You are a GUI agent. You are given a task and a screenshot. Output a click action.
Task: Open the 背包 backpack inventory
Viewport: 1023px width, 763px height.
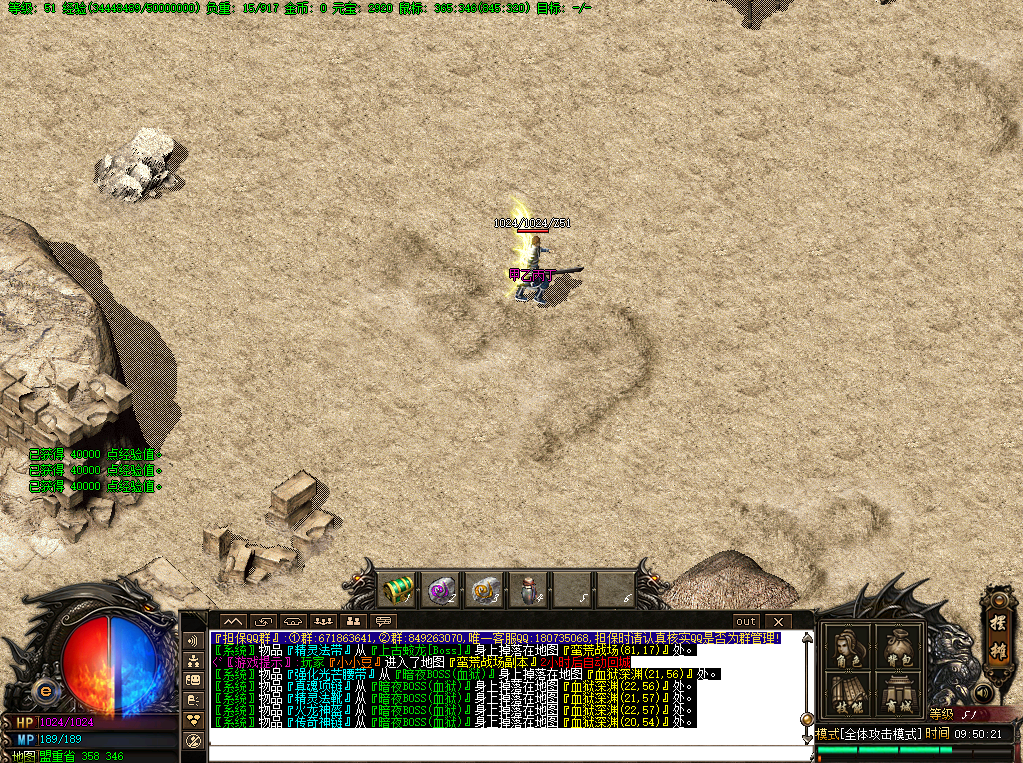click(897, 648)
